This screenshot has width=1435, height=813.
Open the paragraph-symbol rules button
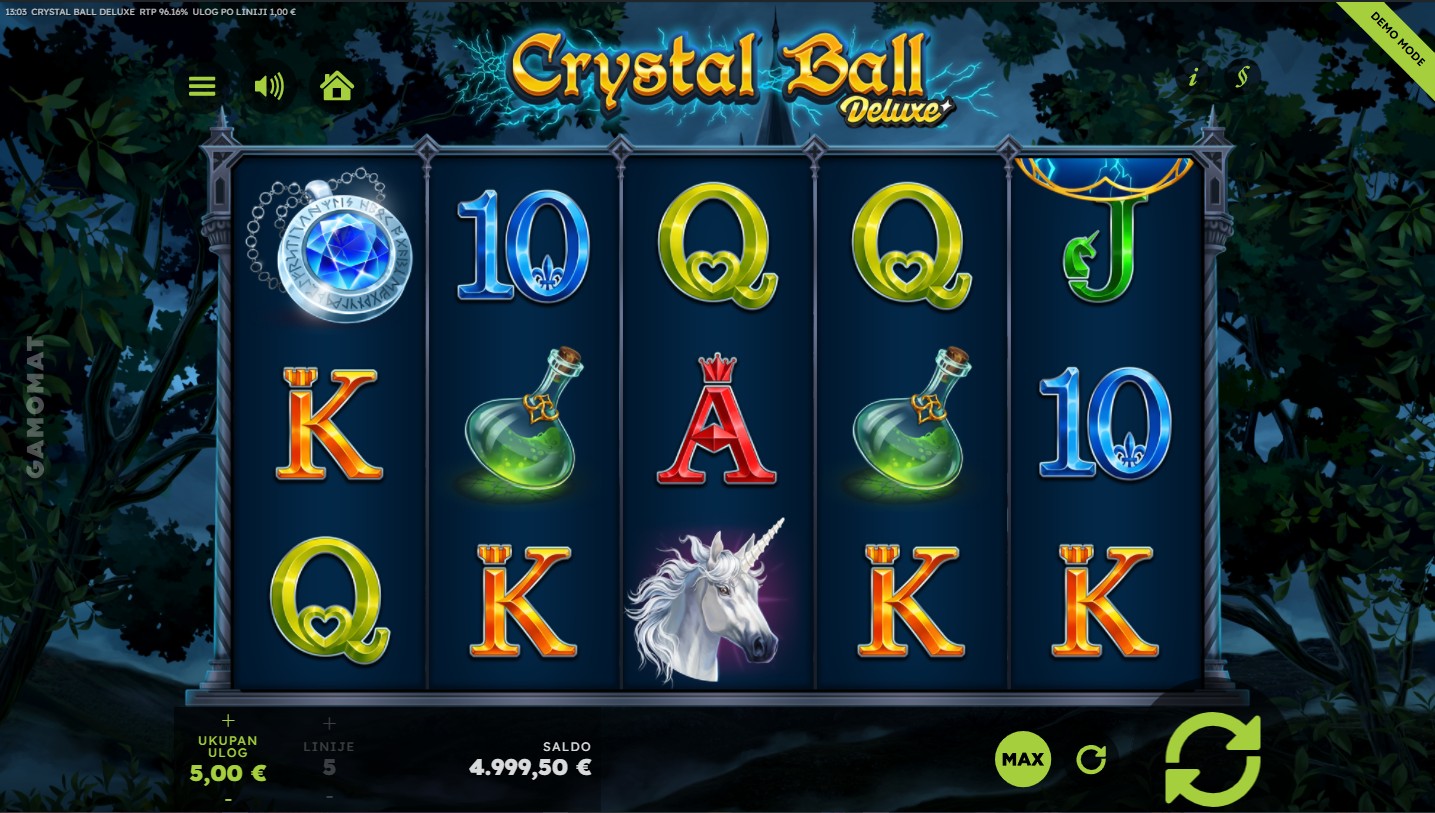tap(1241, 77)
